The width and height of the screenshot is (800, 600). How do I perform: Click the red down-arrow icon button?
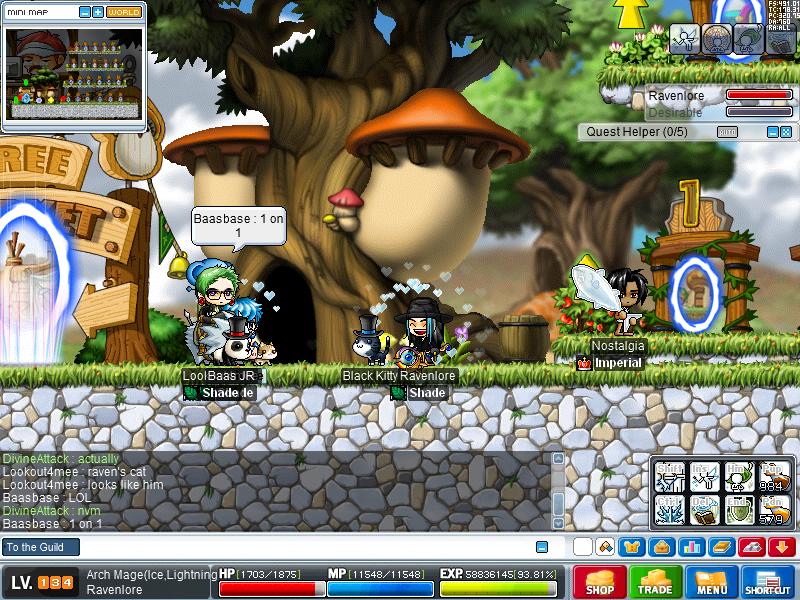[x=782, y=547]
